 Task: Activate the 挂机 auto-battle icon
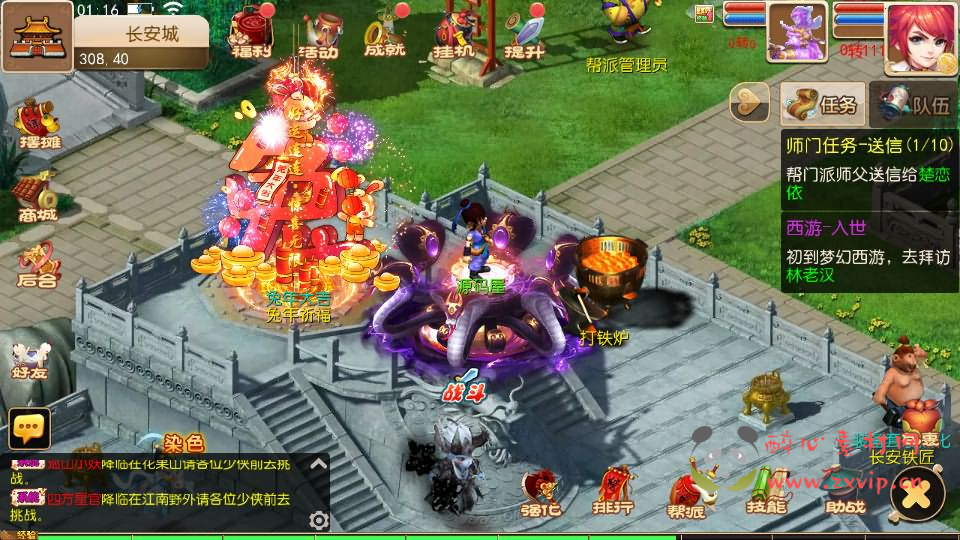point(454,35)
